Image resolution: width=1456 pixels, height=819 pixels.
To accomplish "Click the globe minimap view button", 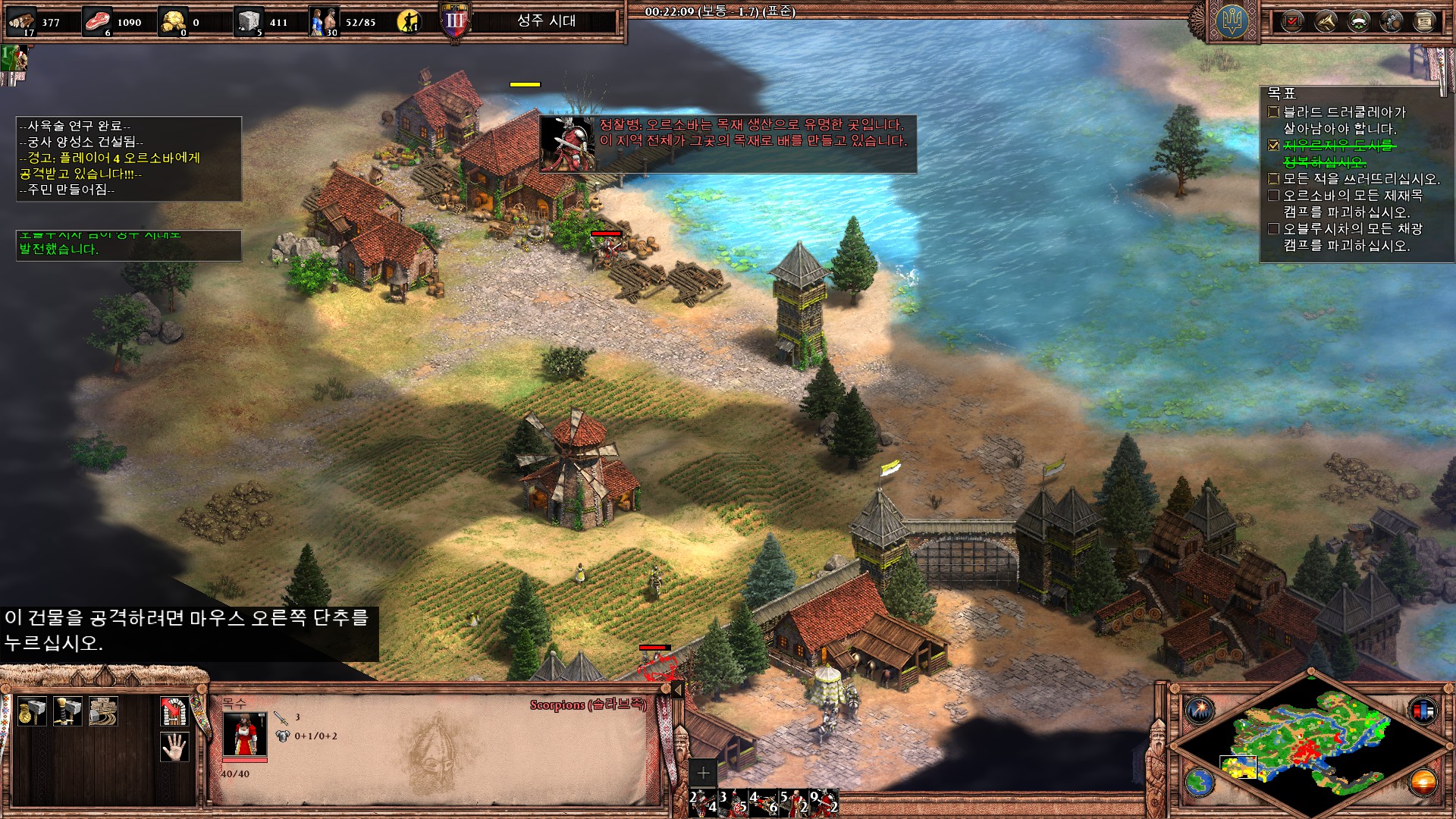I will (x=1200, y=782).
